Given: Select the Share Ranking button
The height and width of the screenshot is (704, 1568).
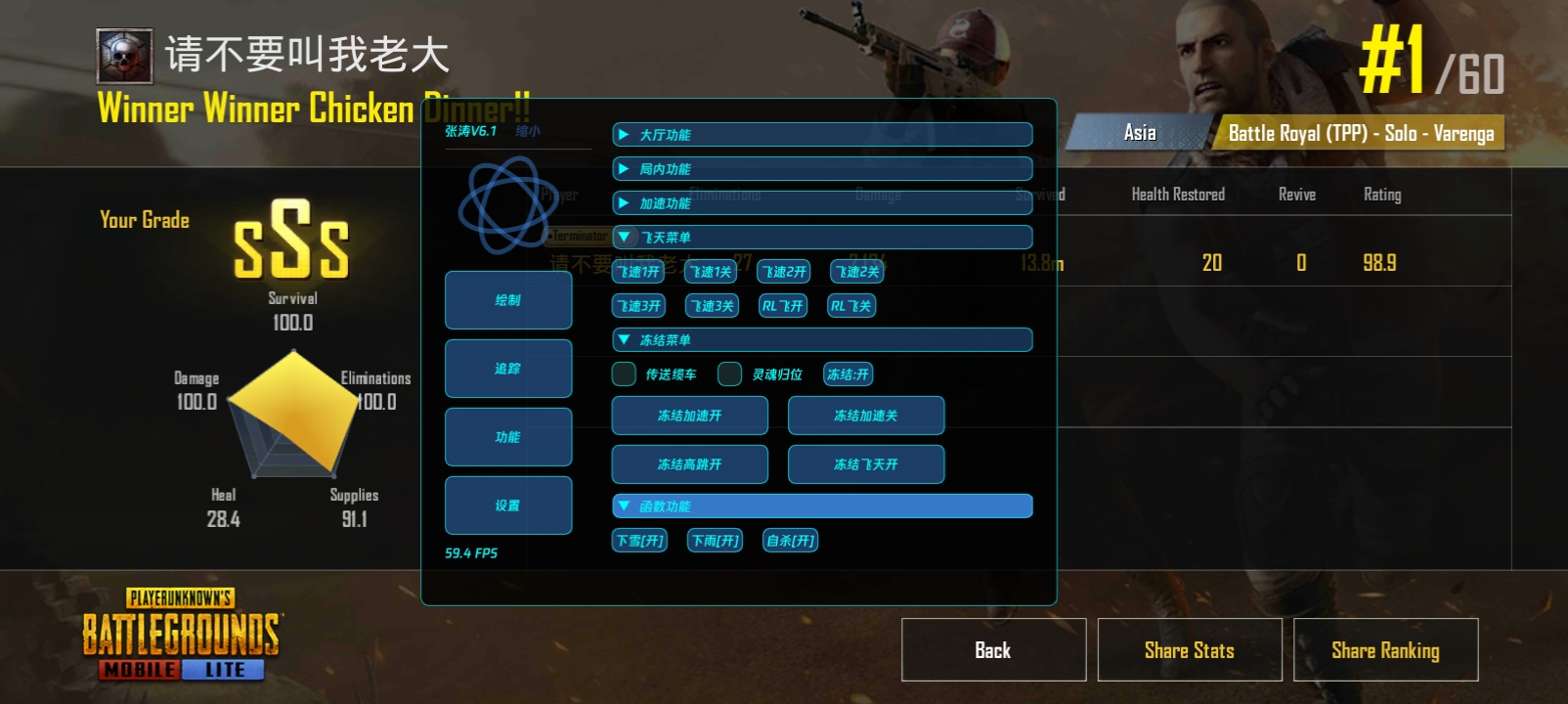Looking at the screenshot, I should (x=1385, y=650).
